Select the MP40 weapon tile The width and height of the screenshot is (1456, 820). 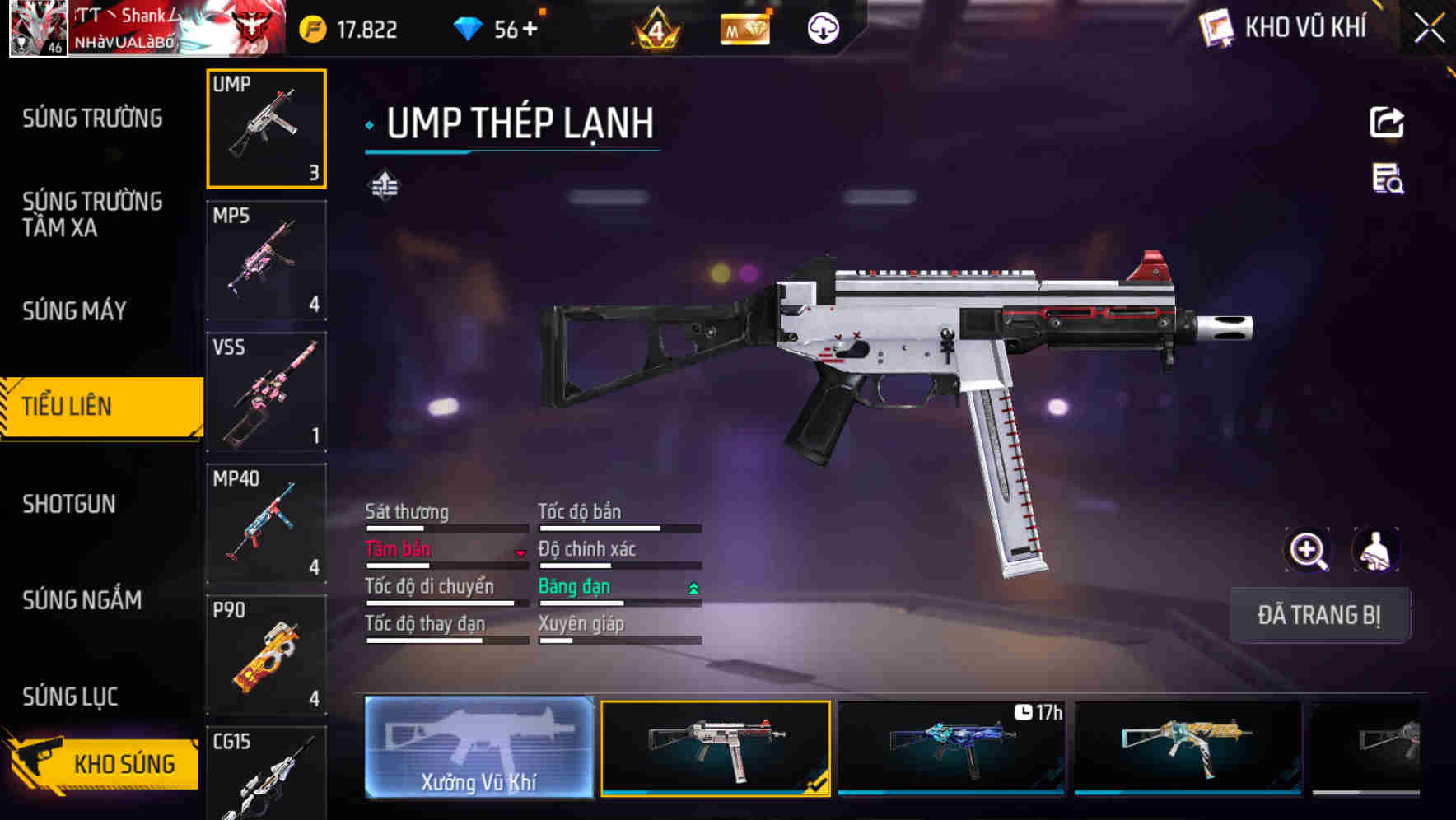coord(266,524)
